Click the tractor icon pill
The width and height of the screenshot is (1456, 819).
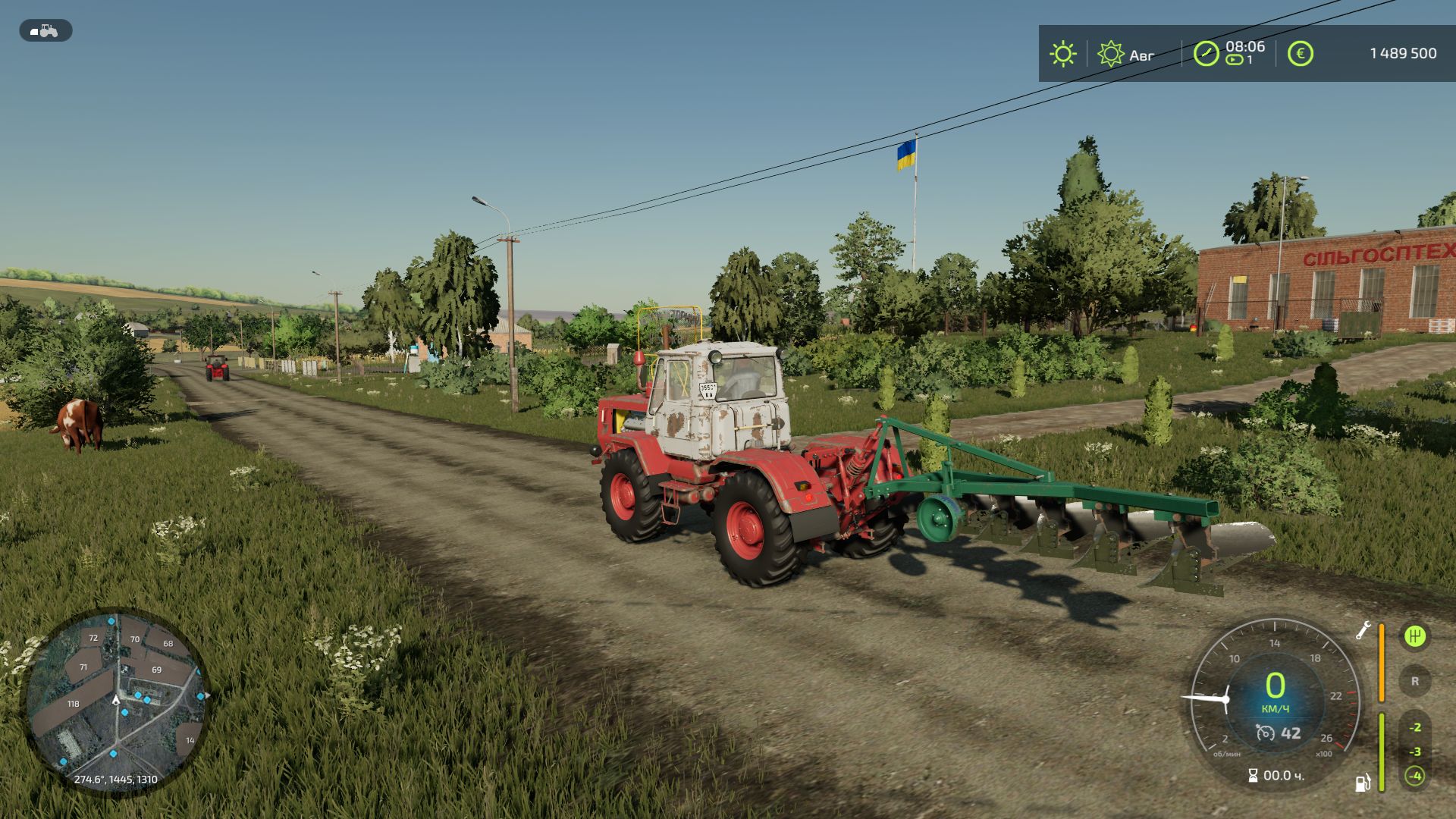click(x=45, y=31)
